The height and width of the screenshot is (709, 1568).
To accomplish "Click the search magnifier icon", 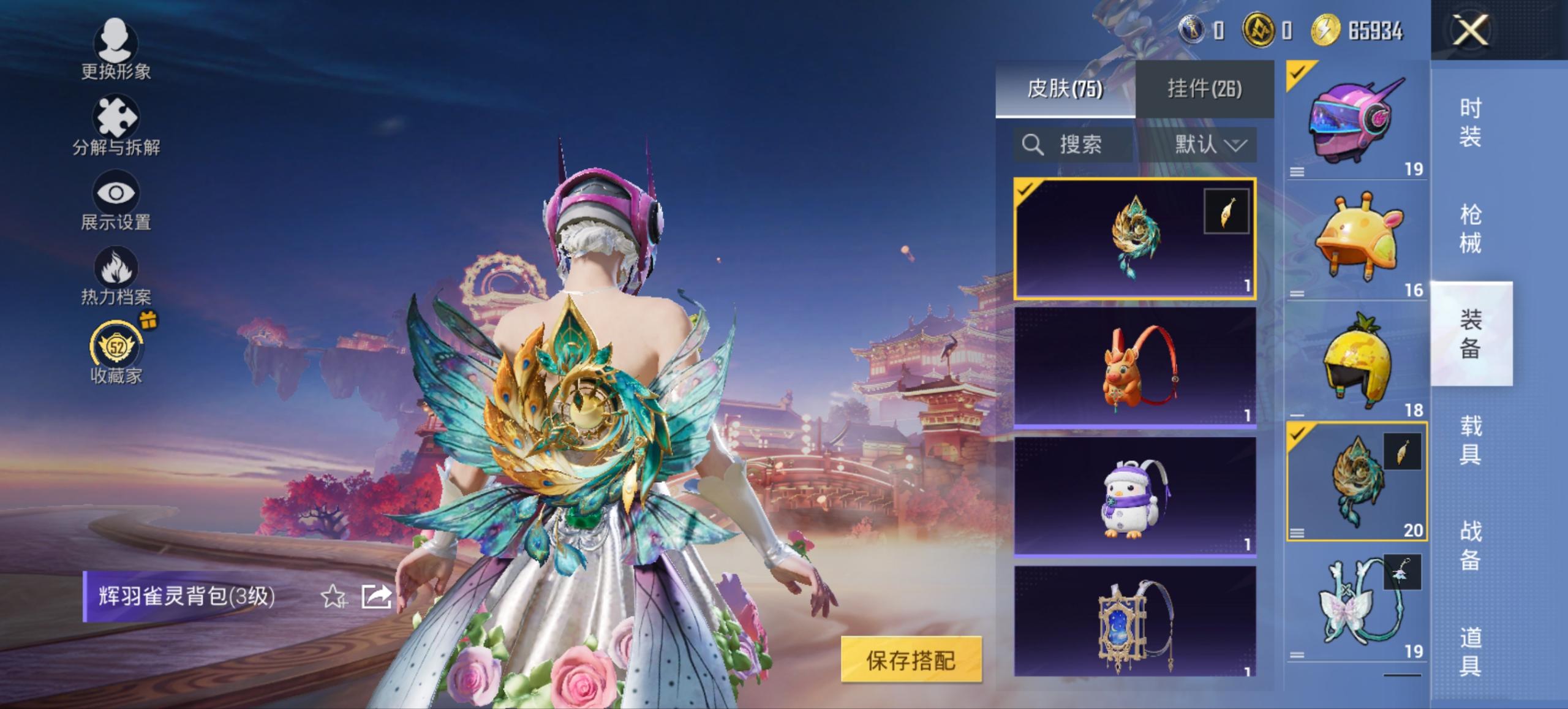I will point(1033,145).
